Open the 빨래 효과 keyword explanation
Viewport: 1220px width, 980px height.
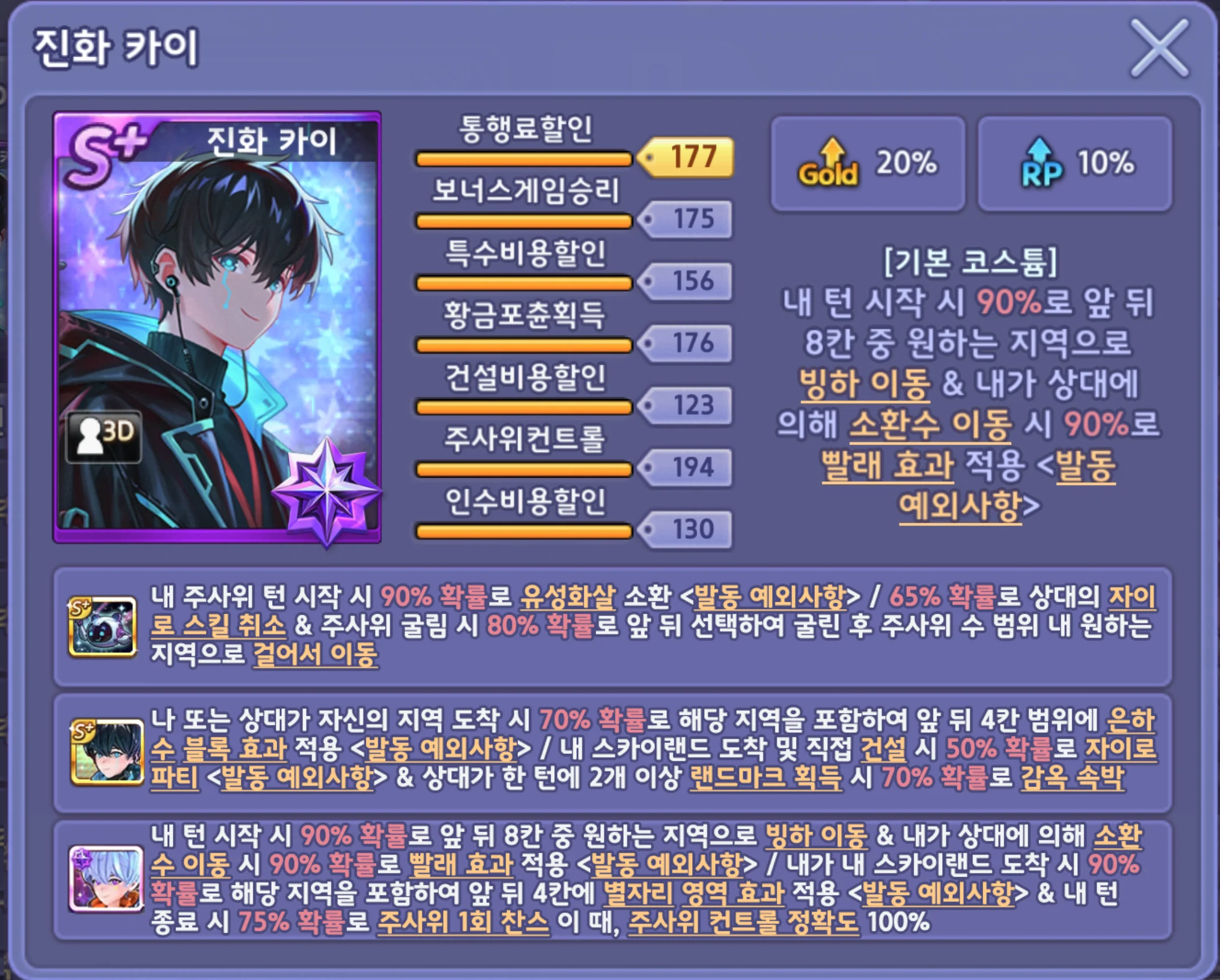(x=887, y=465)
